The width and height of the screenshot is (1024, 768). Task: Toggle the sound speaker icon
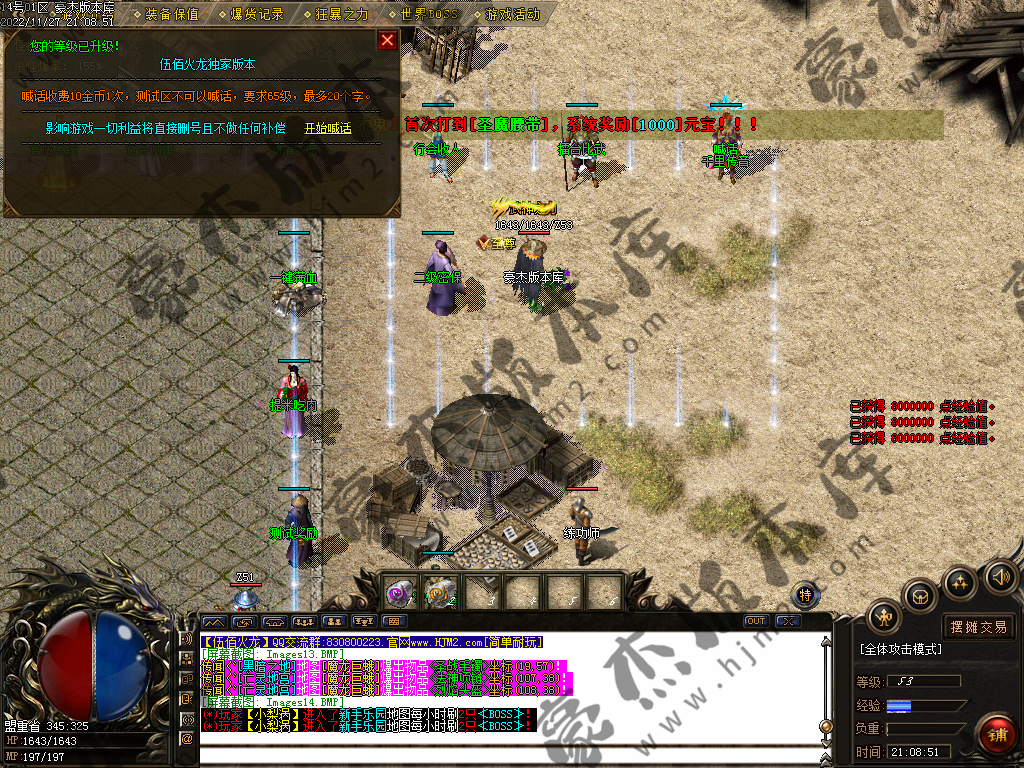[1000, 576]
